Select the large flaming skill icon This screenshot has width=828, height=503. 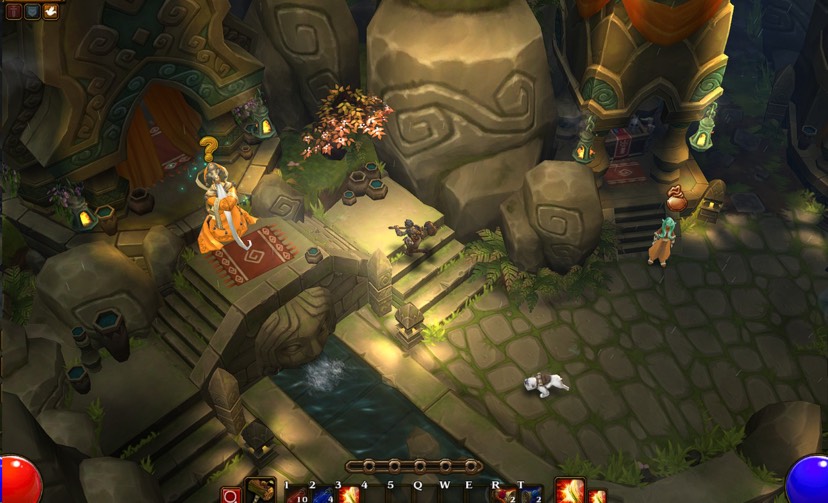tap(569, 491)
